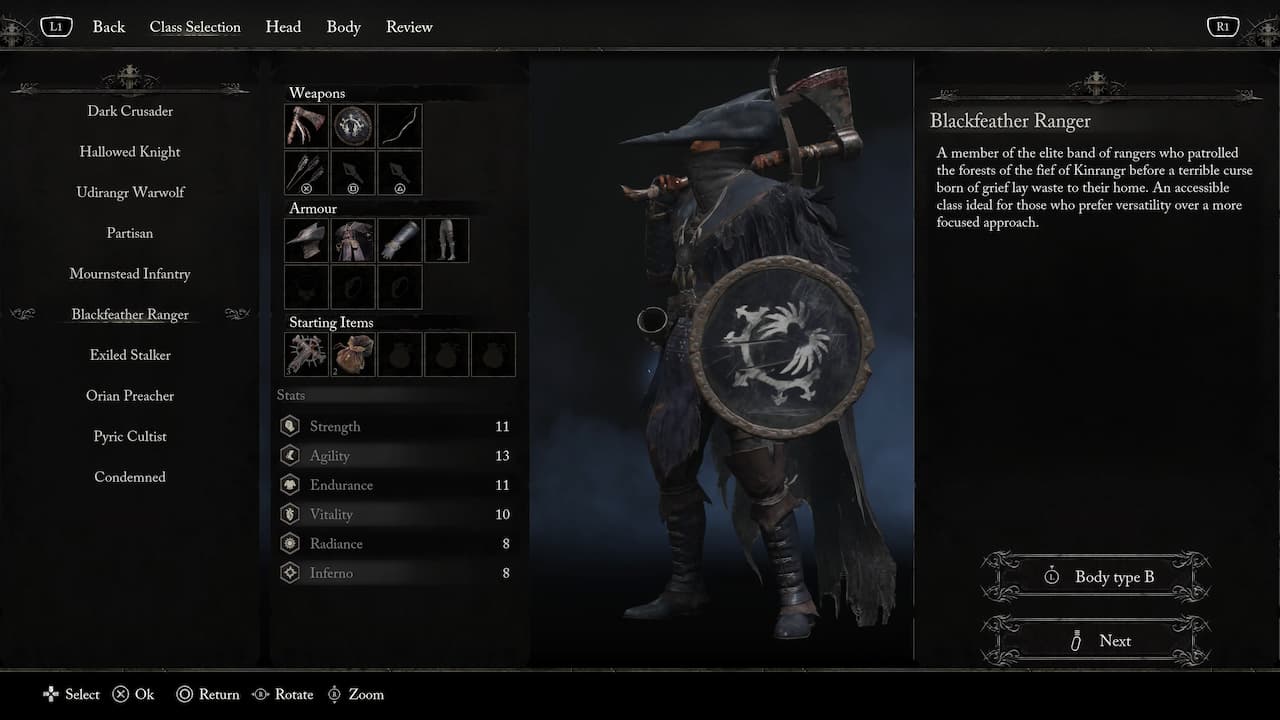Go back using the Back menu item
1280x720 pixels.
click(108, 27)
